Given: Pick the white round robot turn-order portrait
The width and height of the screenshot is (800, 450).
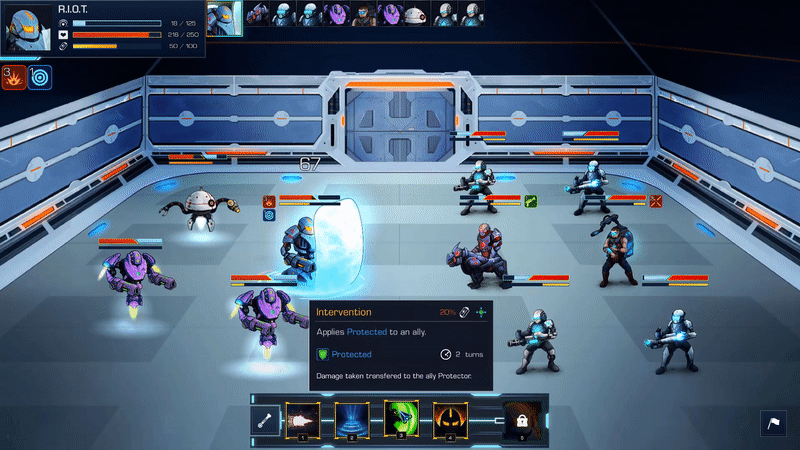Looking at the screenshot, I should point(416,14).
